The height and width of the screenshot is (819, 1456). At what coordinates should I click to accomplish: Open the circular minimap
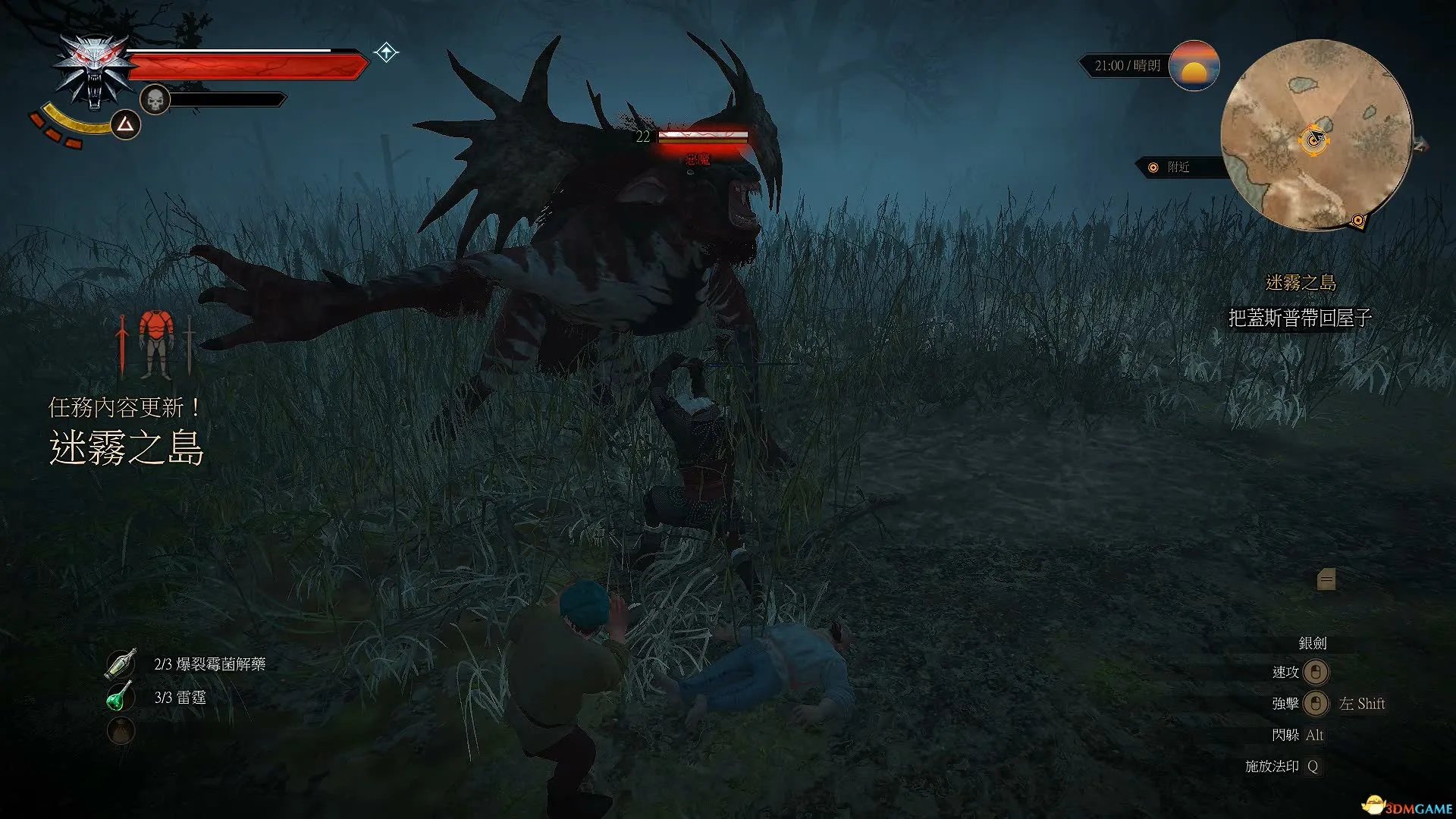point(1316,135)
